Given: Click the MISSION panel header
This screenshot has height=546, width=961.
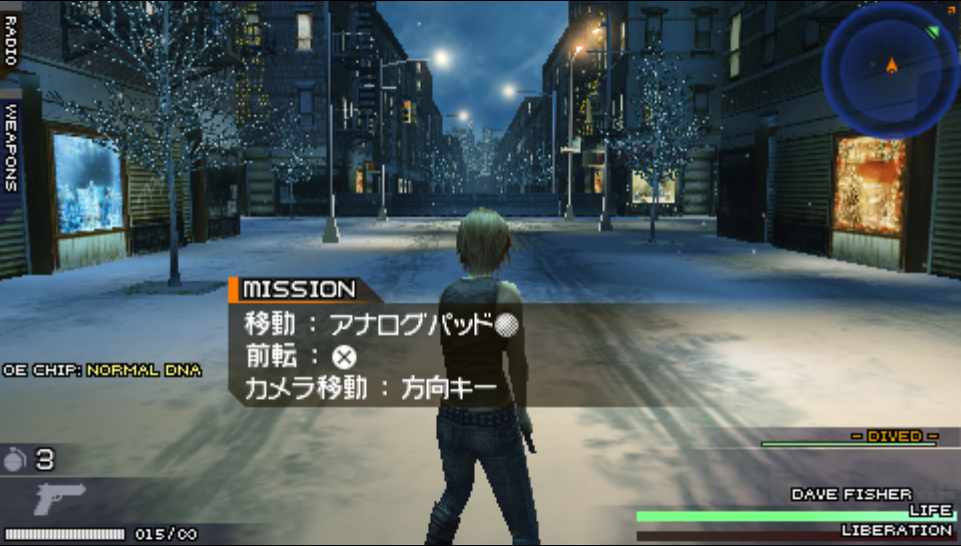Looking at the screenshot, I should (298, 290).
